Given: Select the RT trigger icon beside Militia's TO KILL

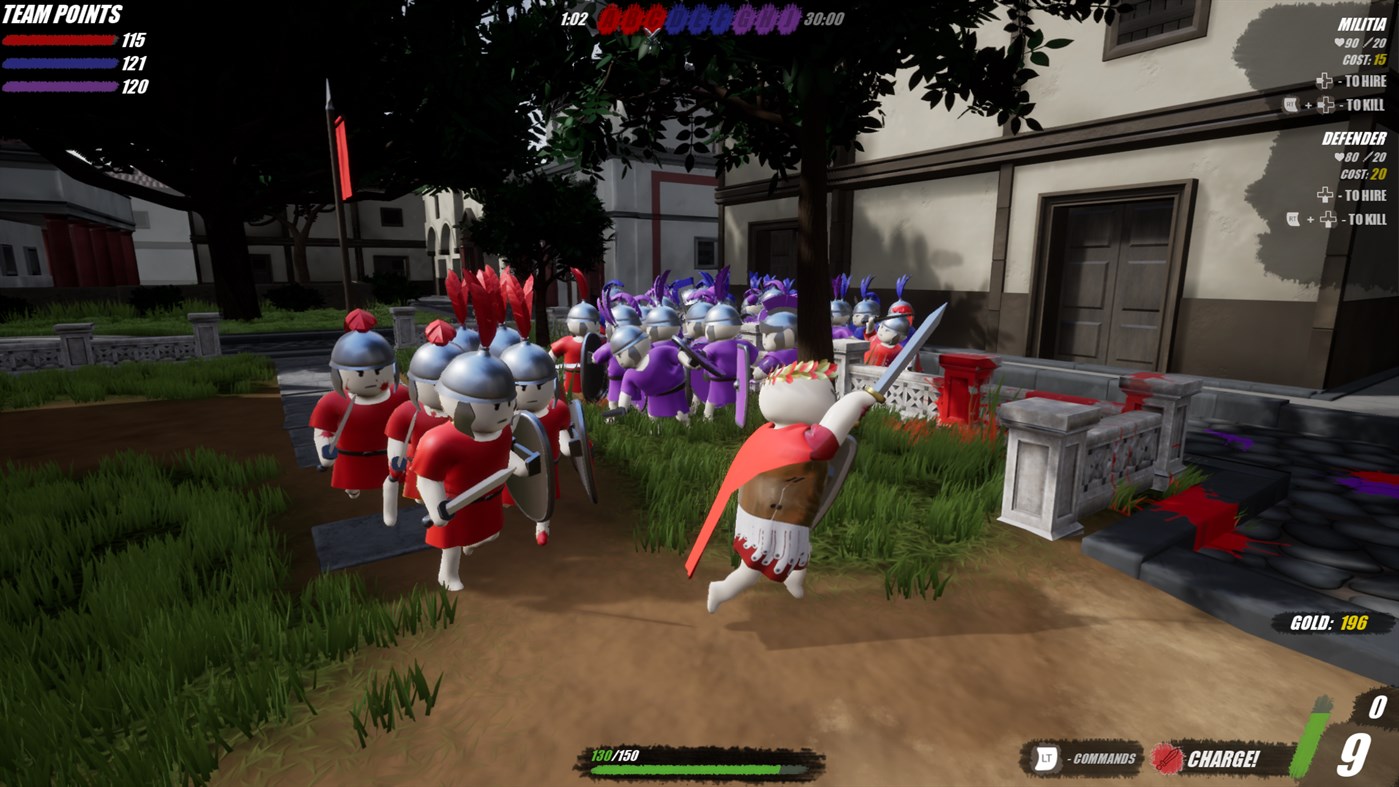Looking at the screenshot, I should tap(1290, 104).
